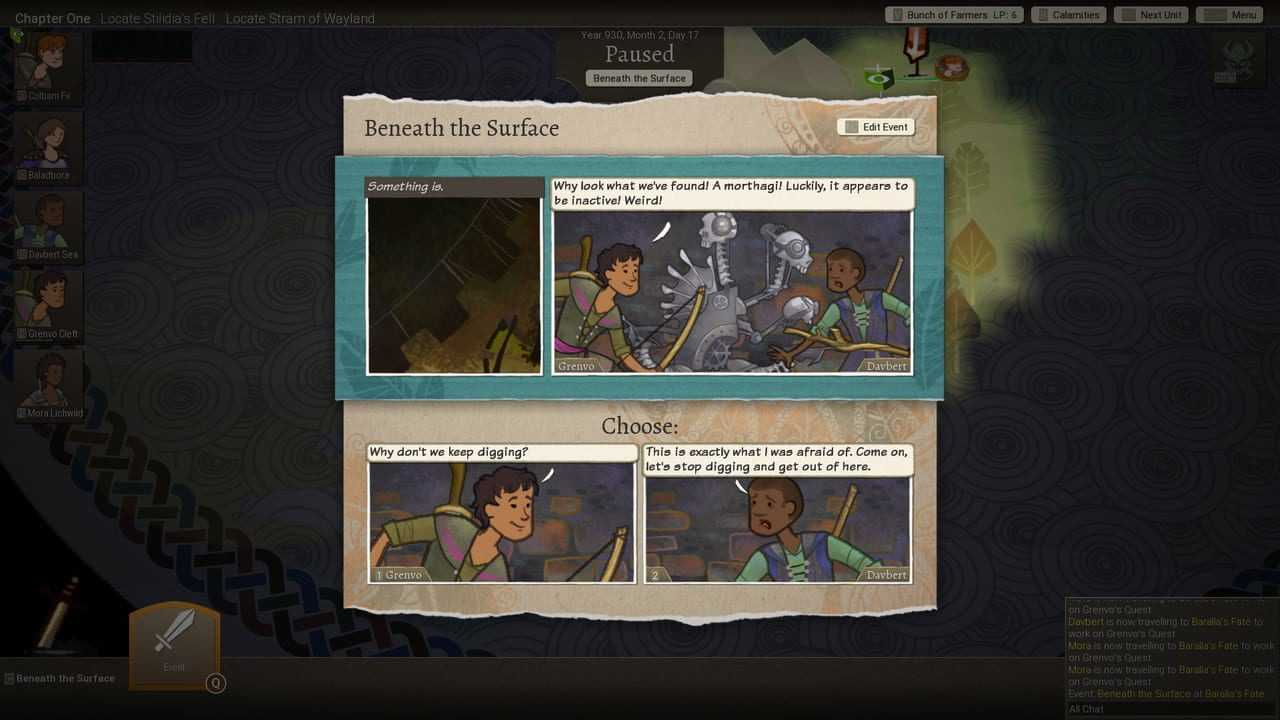Click the Edit Event pencil icon
Viewport: 1280px width, 720px height.
coord(851,126)
